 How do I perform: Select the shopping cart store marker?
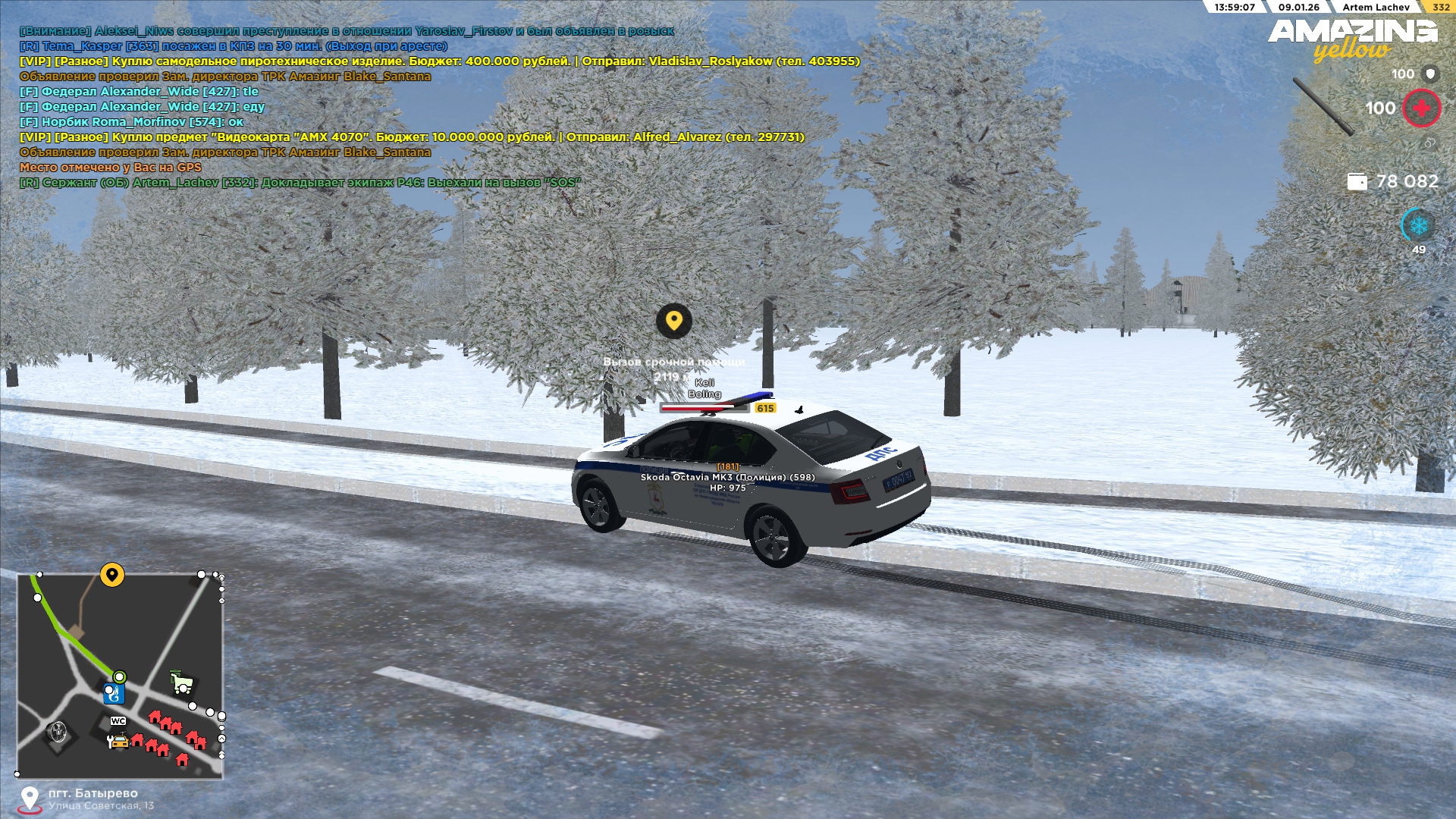pos(181,682)
